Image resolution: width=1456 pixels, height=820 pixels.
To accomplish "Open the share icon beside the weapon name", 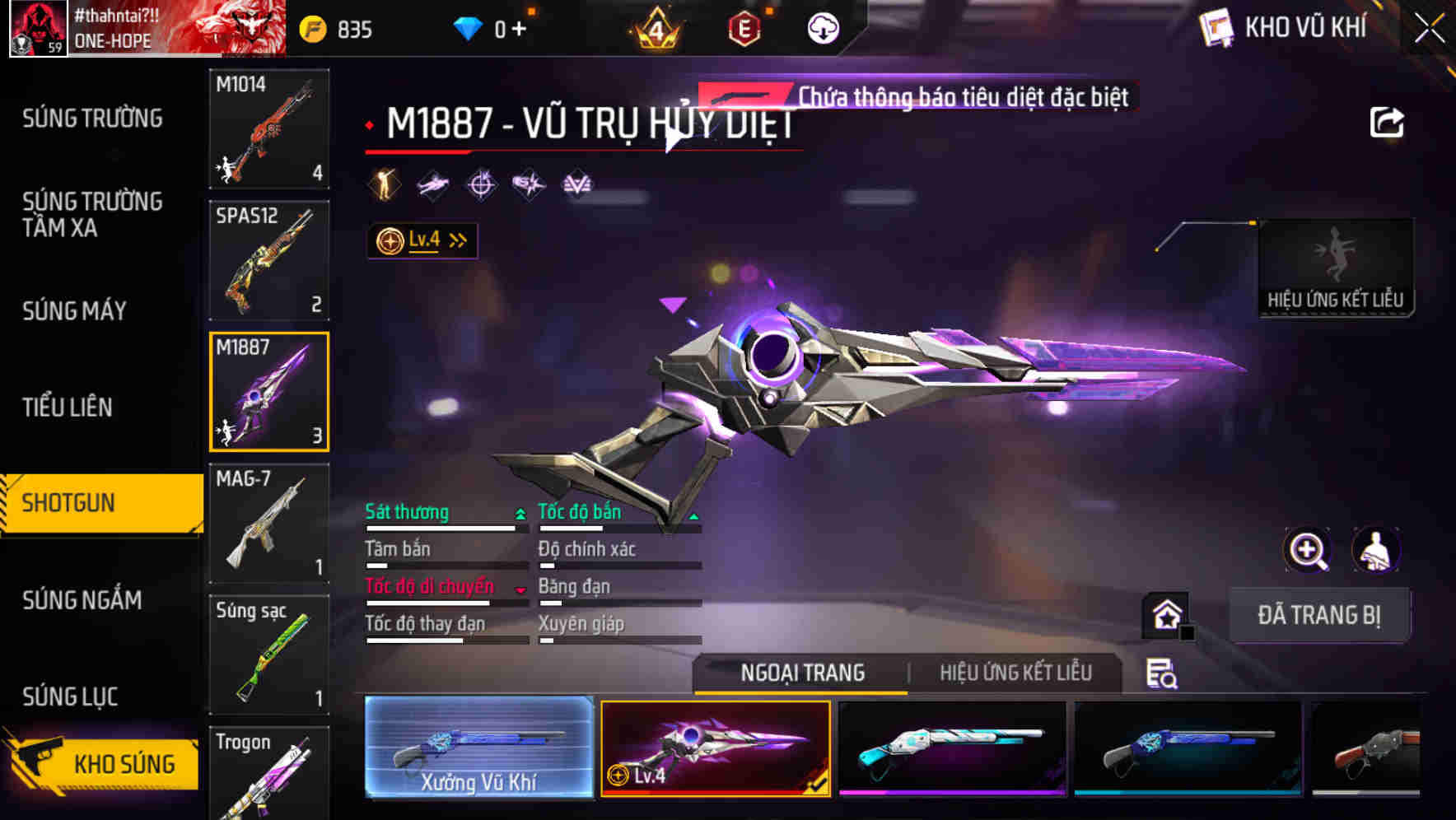I will [x=1387, y=122].
